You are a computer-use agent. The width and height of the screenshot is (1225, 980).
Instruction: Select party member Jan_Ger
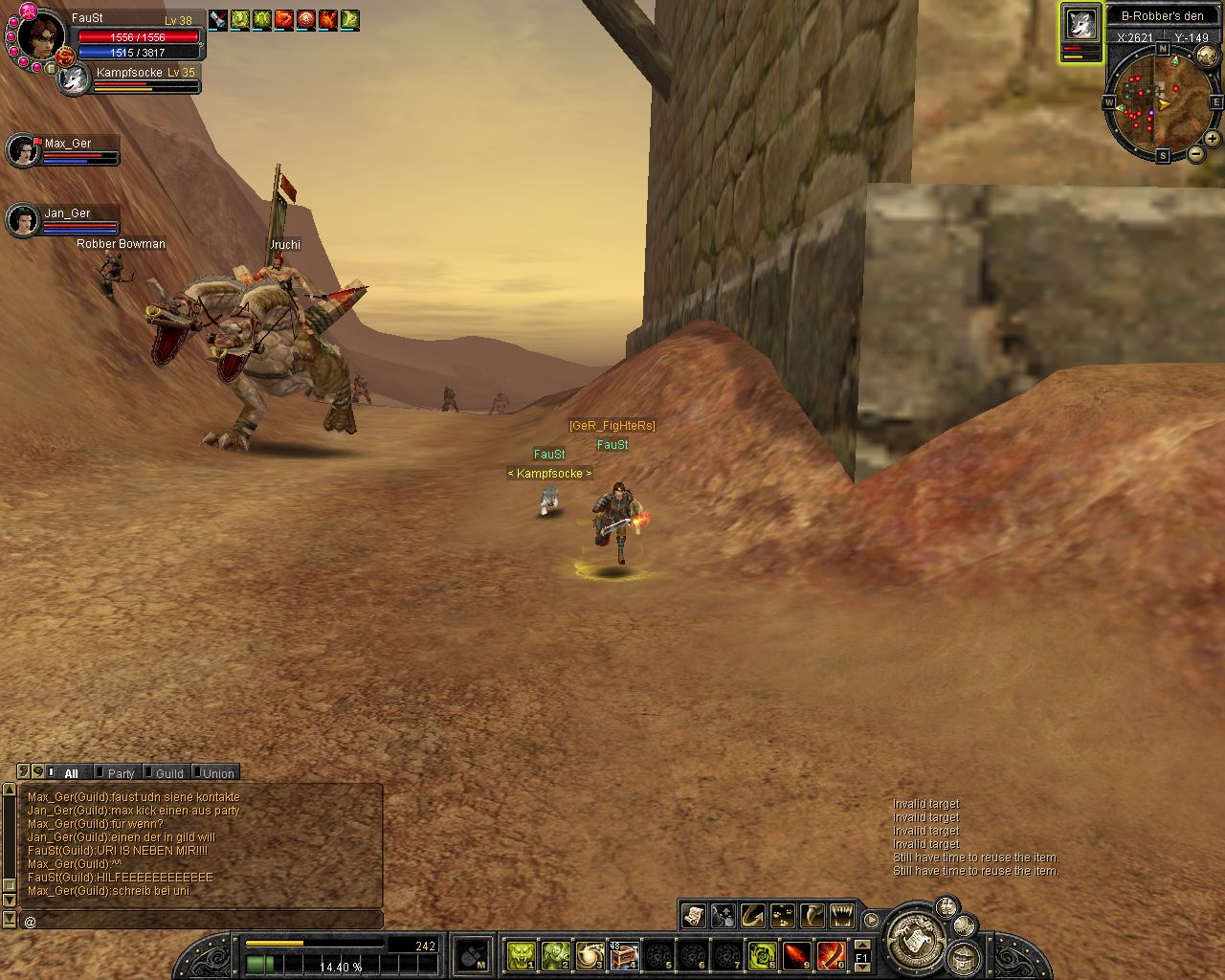tap(23, 220)
